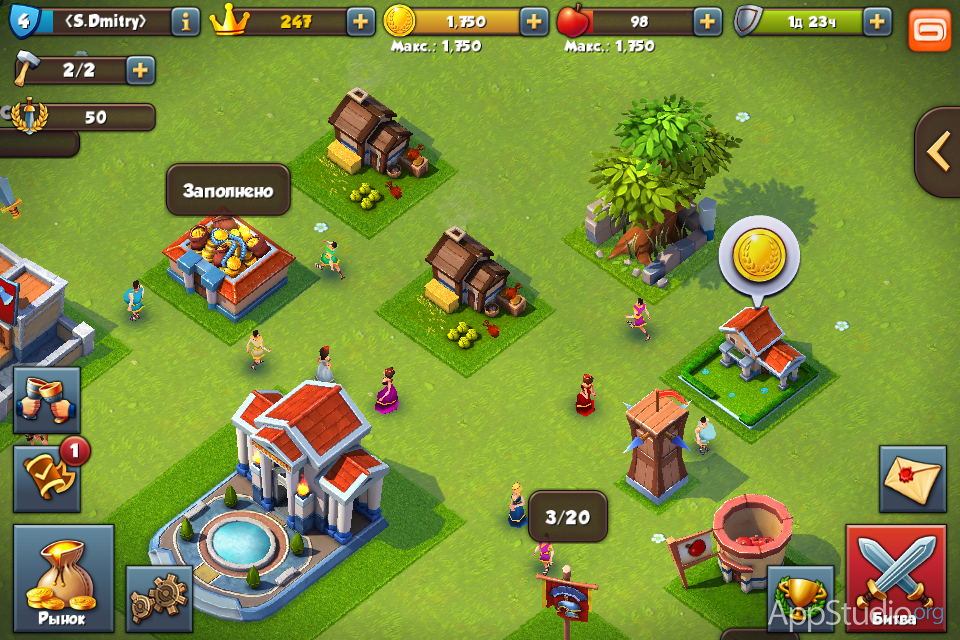This screenshot has height=640, width=960.
Task: Open the sealed letter mailbox
Action: coord(912,479)
